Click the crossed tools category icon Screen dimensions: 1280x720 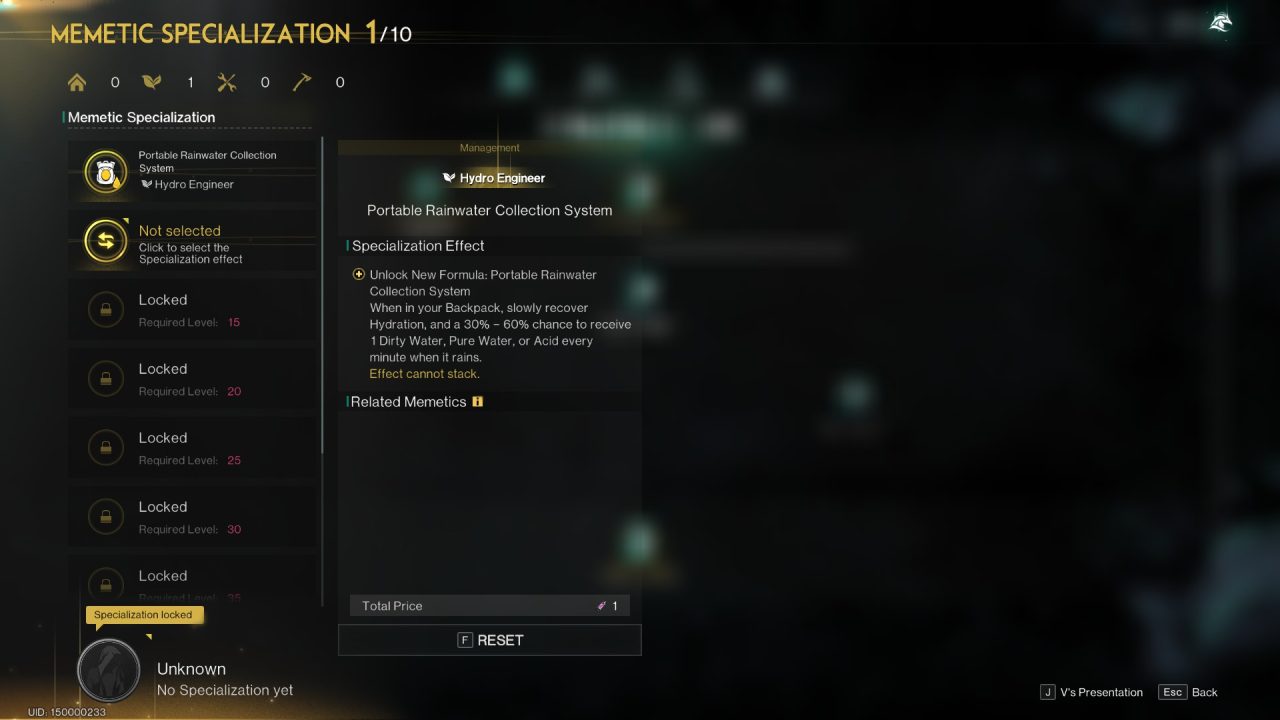pyautogui.click(x=227, y=82)
